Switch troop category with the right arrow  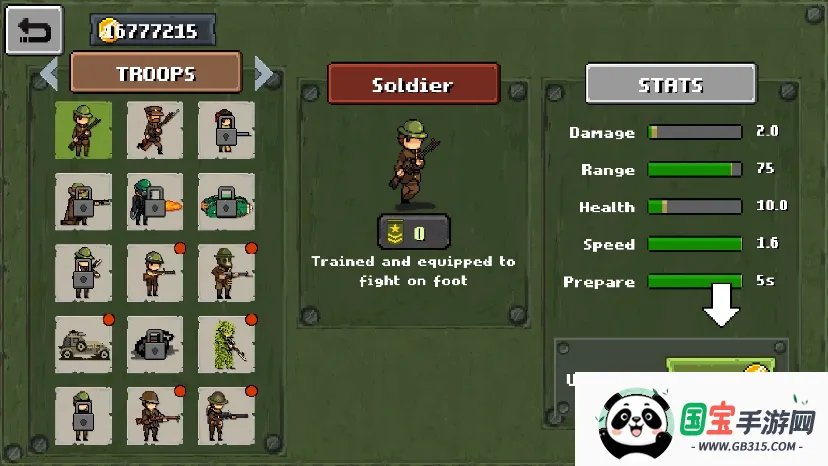[264, 73]
